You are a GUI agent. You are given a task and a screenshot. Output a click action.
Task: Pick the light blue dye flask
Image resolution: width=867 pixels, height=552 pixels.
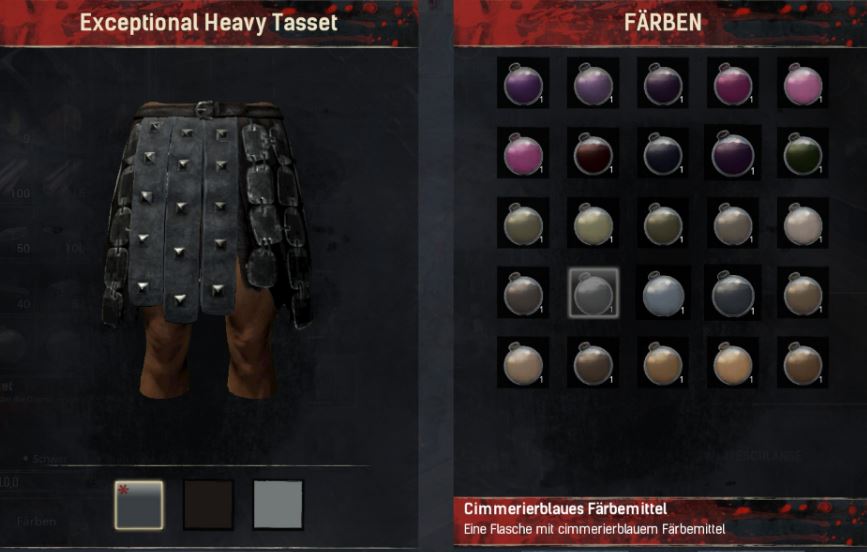coord(663,293)
